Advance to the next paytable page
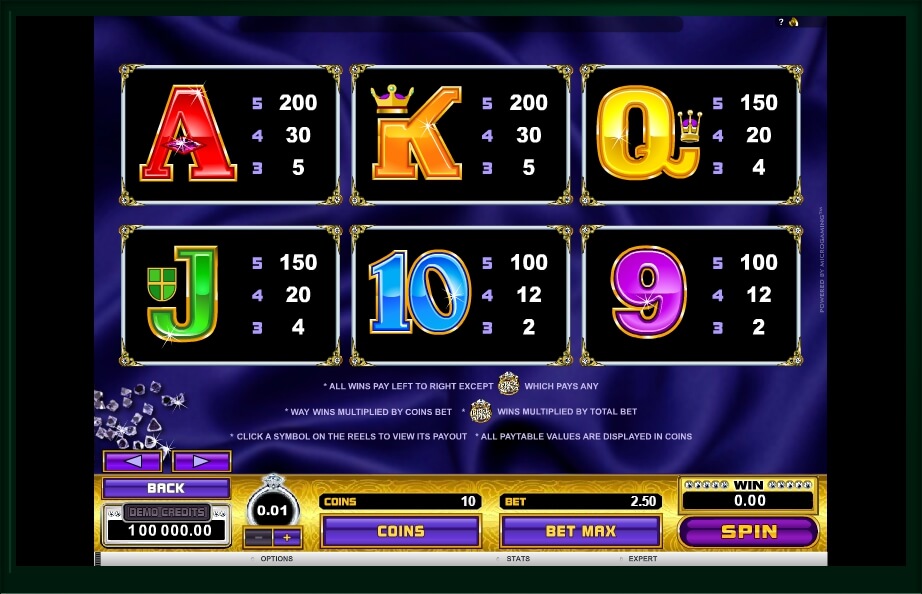 (x=201, y=461)
